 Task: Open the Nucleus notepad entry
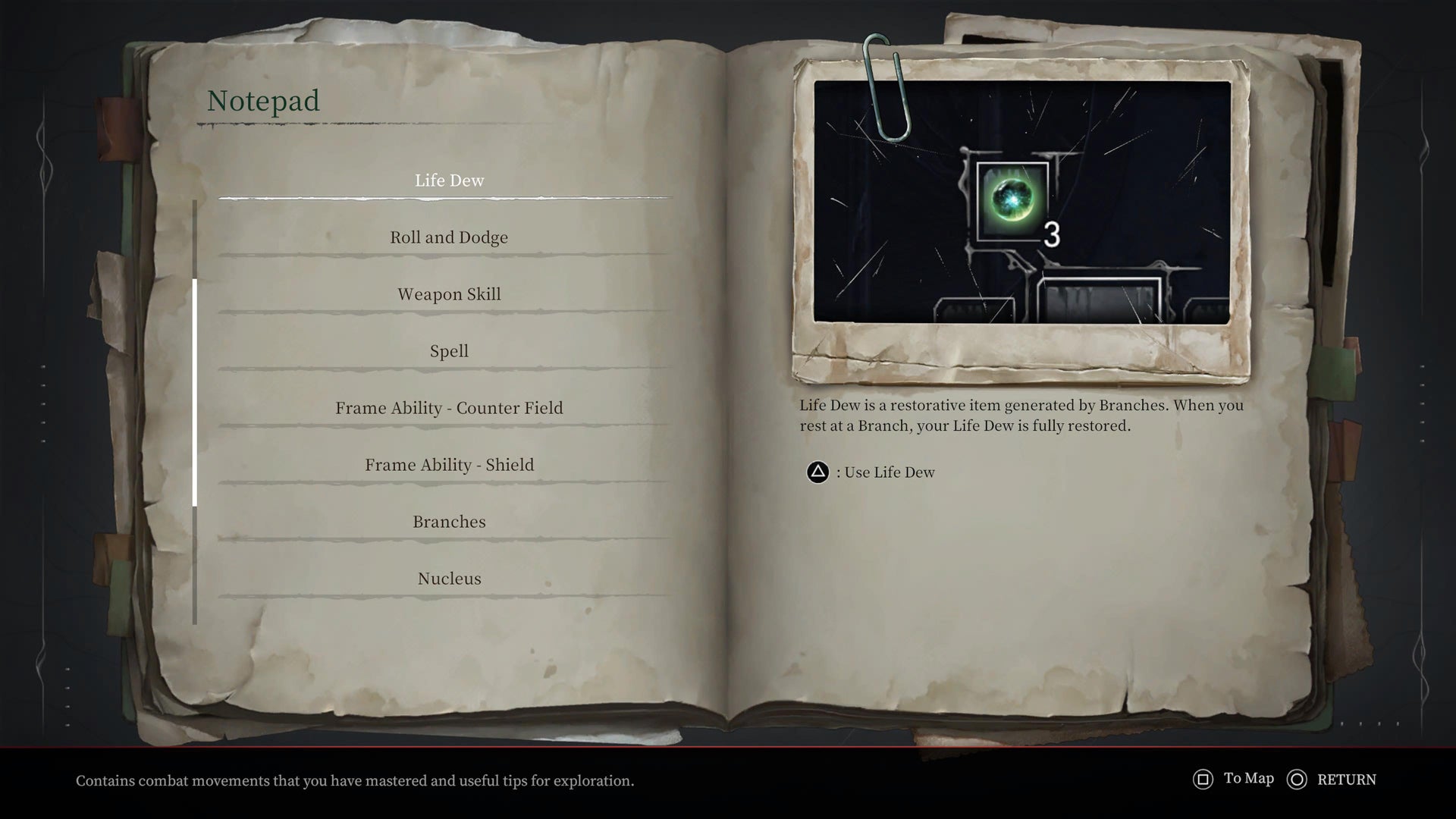pyautogui.click(x=449, y=578)
